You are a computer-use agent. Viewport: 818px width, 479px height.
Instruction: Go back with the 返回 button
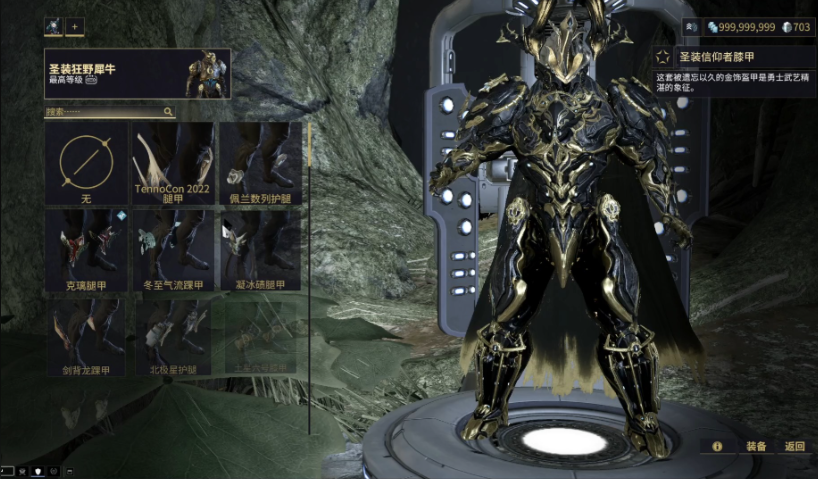coord(795,446)
